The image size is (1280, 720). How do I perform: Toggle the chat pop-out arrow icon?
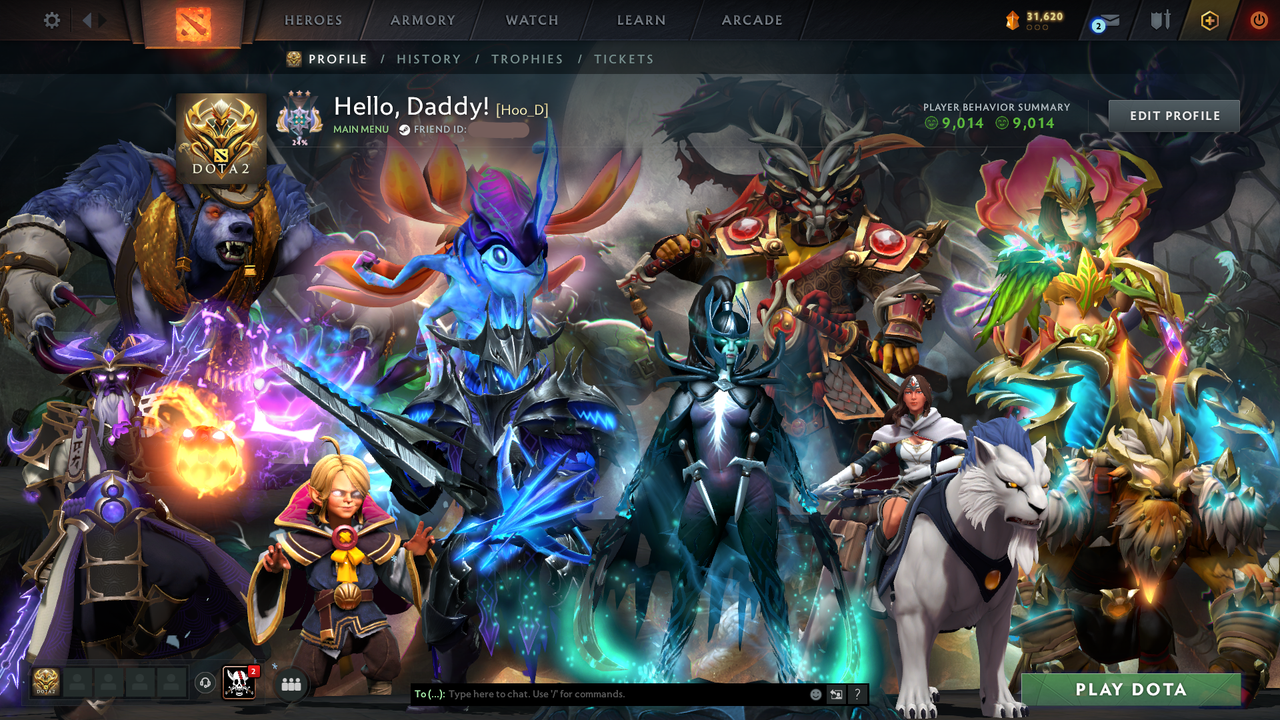[x=834, y=693]
